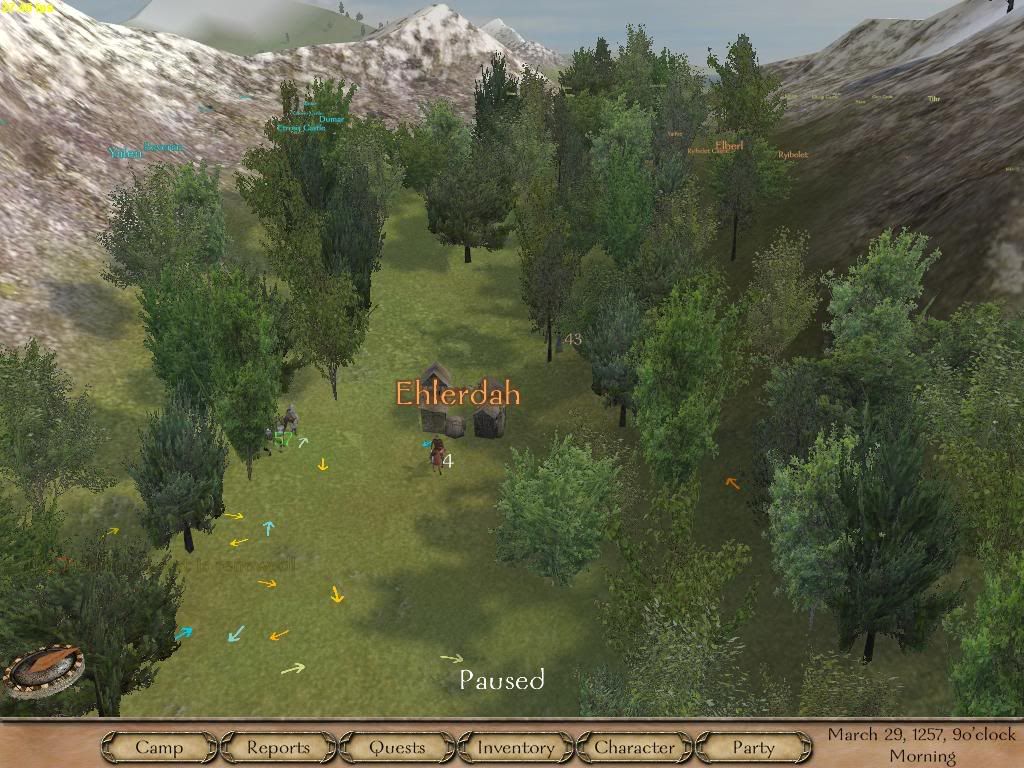Screen dimensions: 1024x768
Task: Show the Quests log
Action: 397,747
